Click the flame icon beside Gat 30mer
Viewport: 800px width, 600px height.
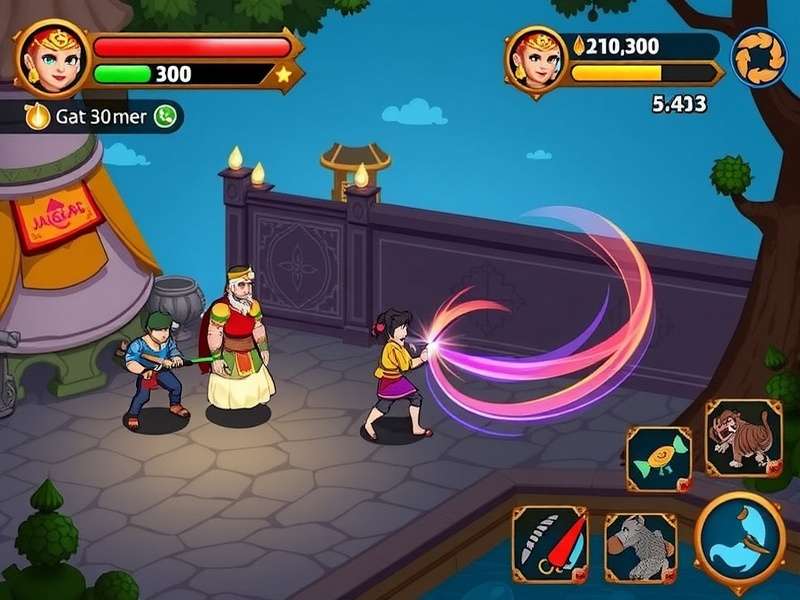click(38, 116)
